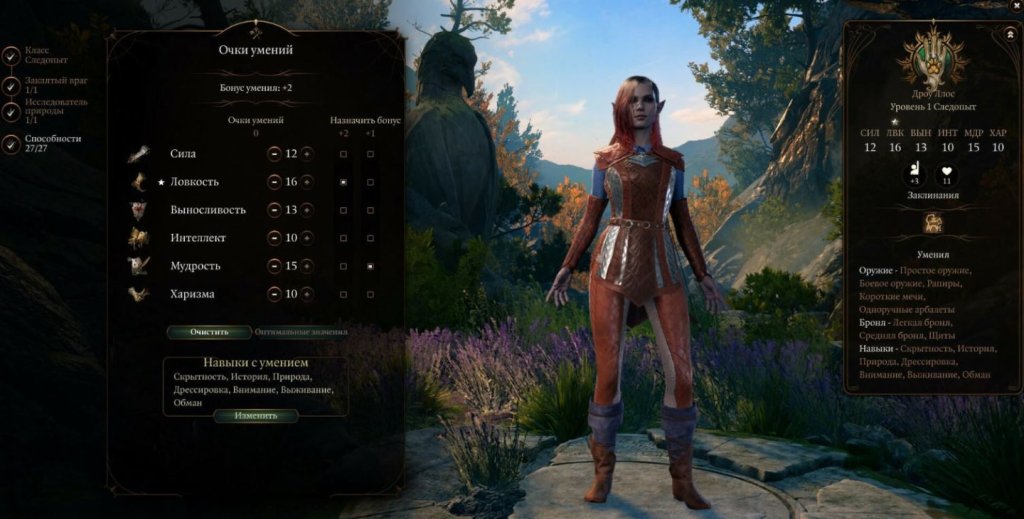
Task: Assign +1 bonus to Харизма
Action: [371, 294]
